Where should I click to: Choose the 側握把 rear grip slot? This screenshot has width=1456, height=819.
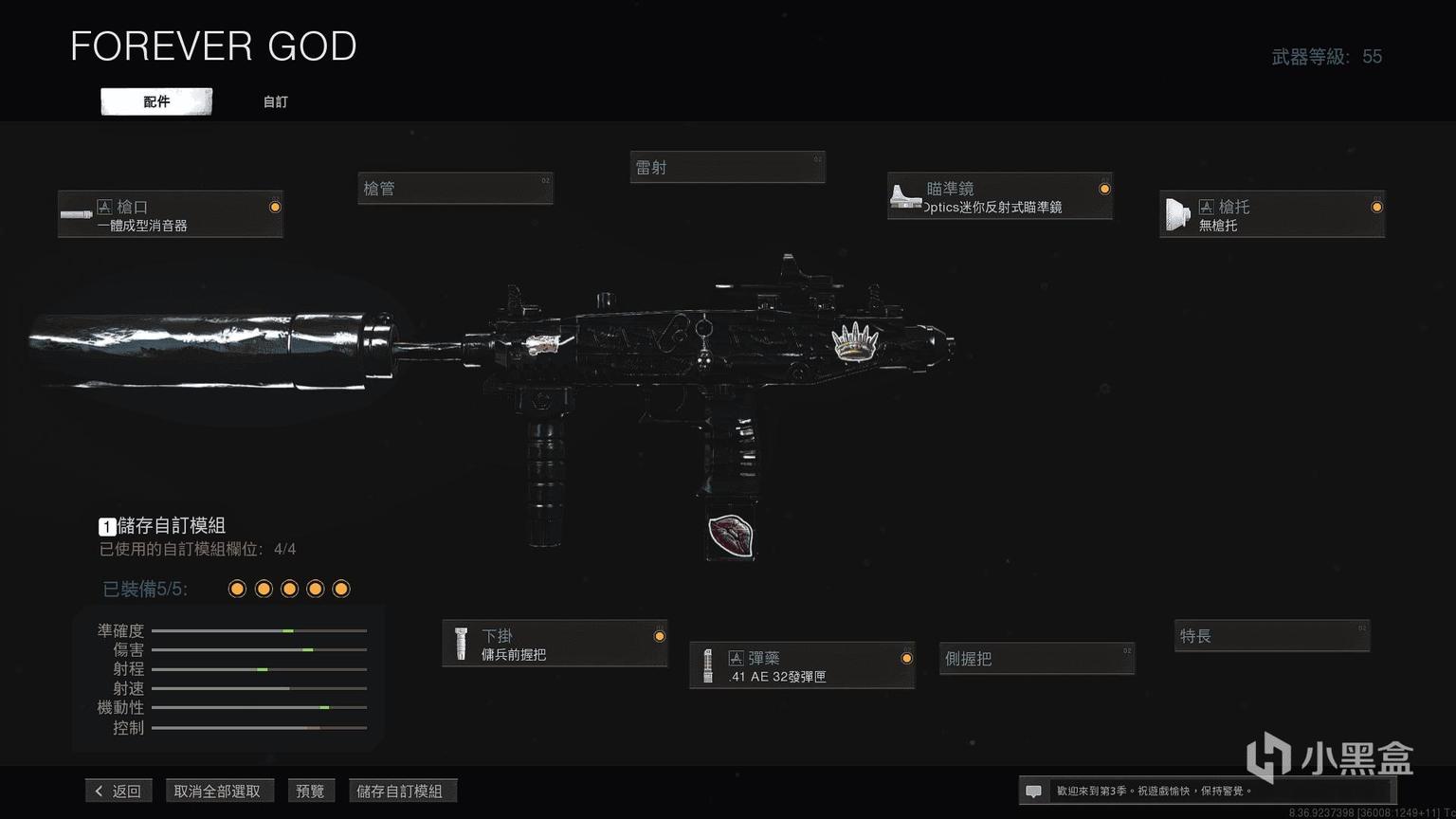point(1037,659)
